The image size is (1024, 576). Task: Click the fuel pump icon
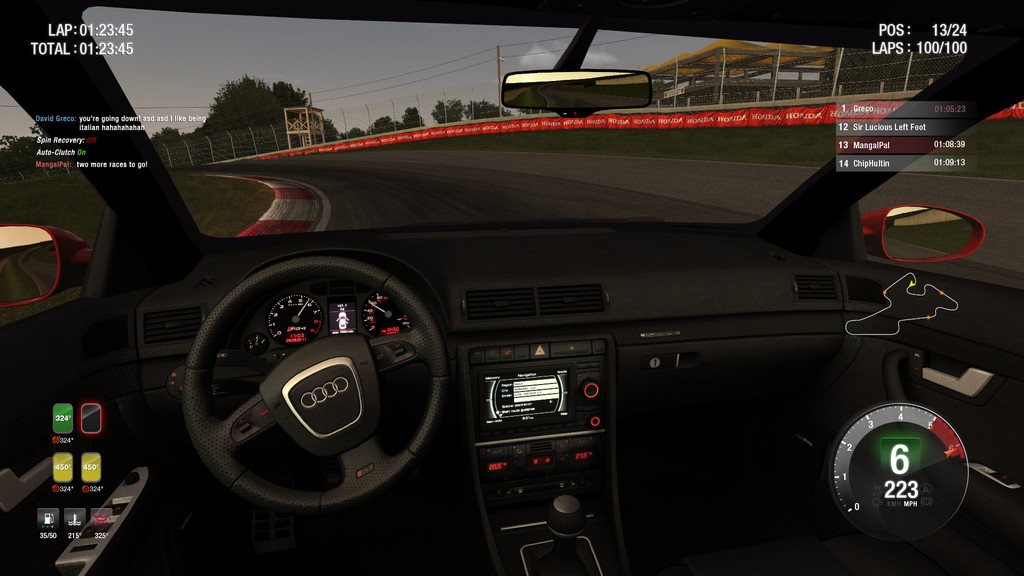tap(47, 519)
